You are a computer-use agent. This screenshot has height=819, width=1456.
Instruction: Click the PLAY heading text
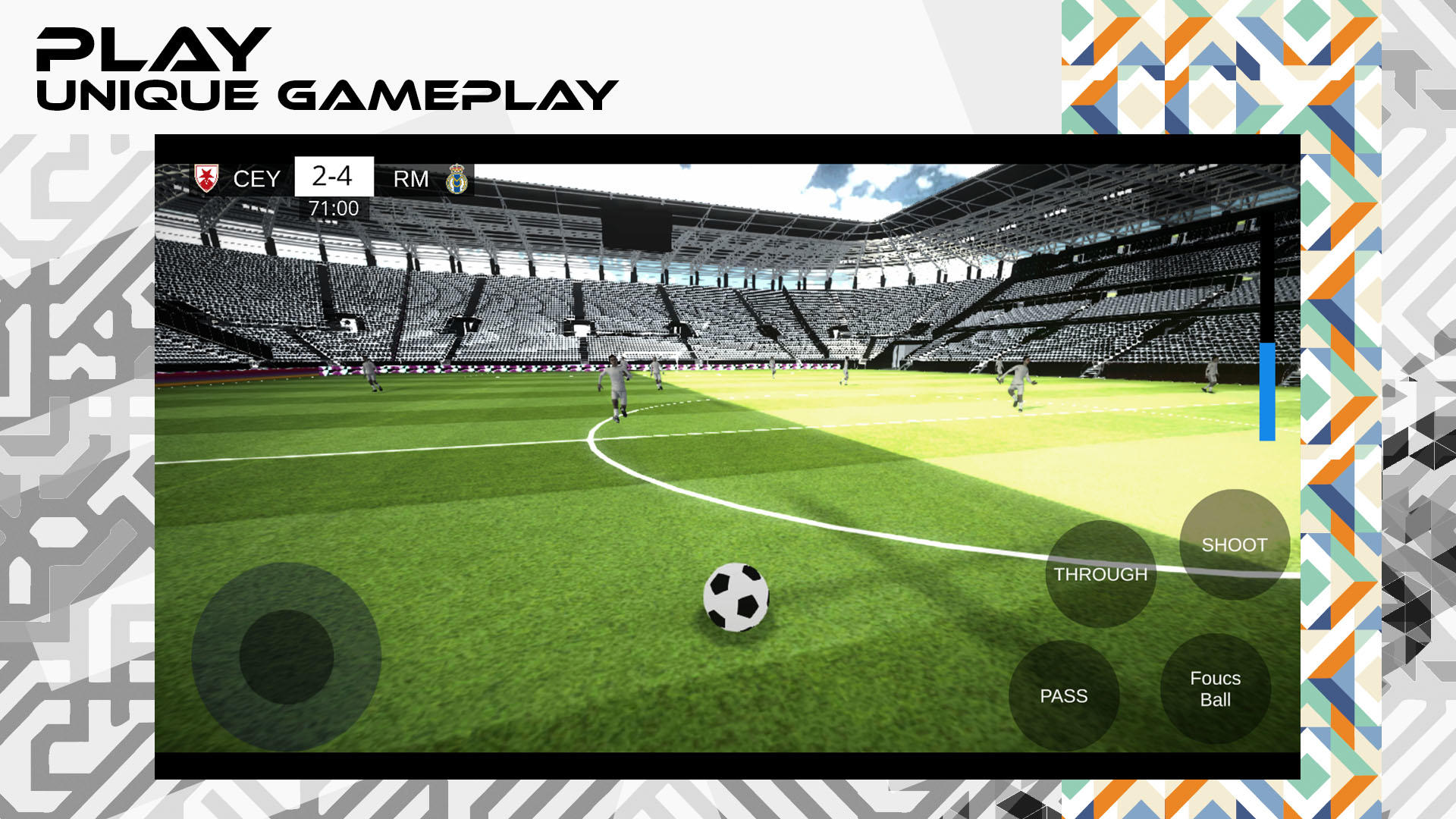click(152, 49)
